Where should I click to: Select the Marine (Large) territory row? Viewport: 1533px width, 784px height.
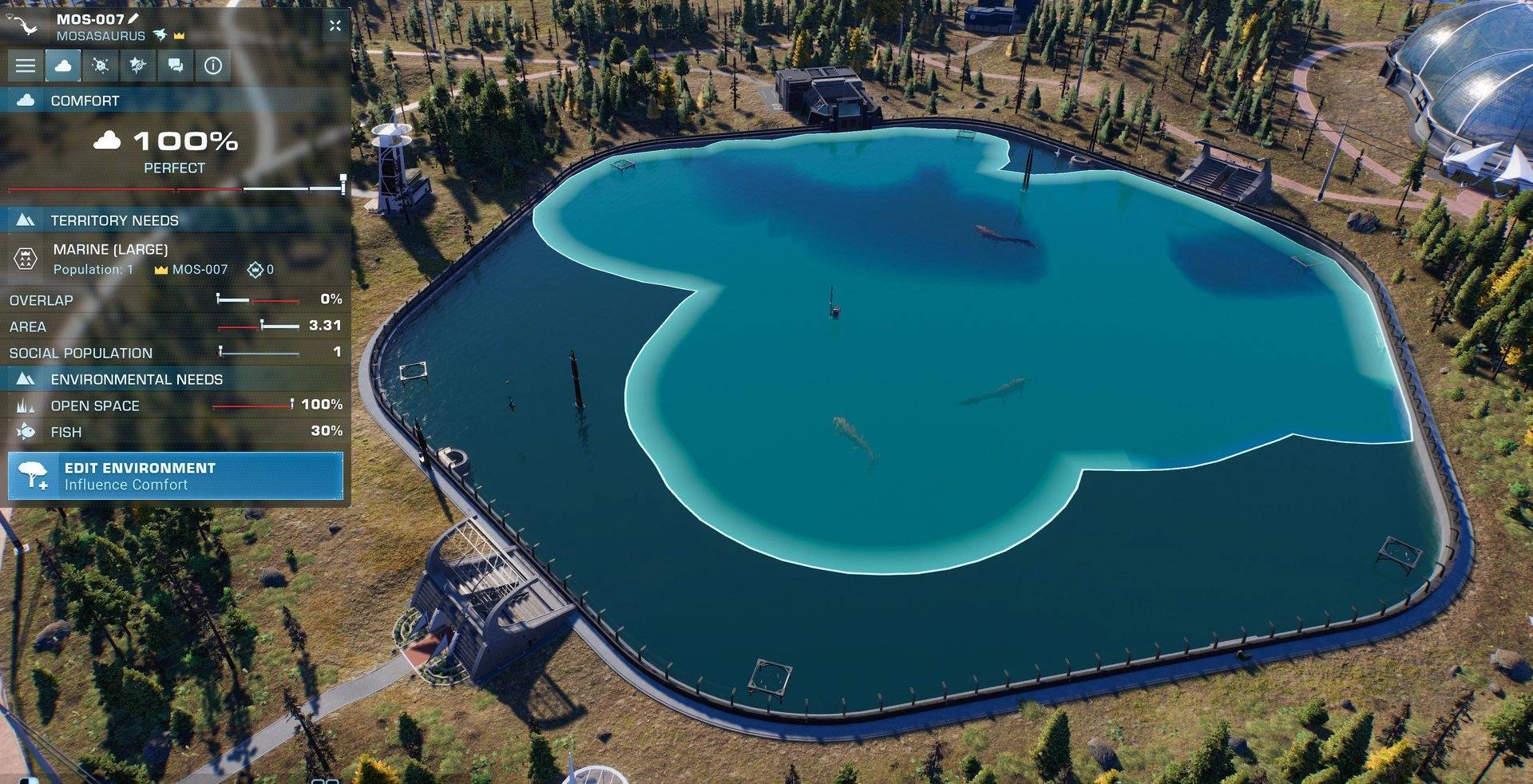click(x=176, y=259)
